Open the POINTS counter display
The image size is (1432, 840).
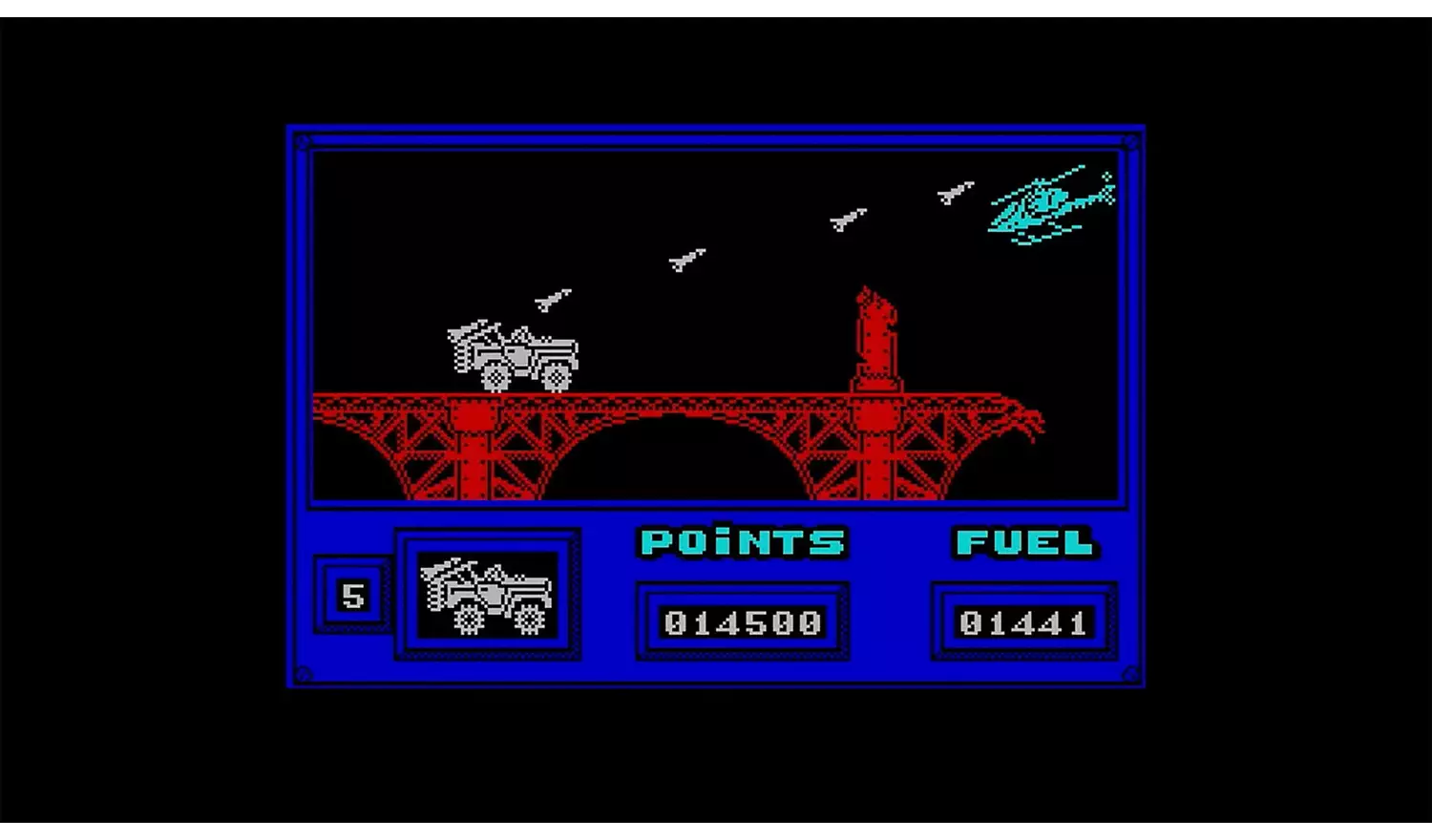pyautogui.click(x=743, y=622)
